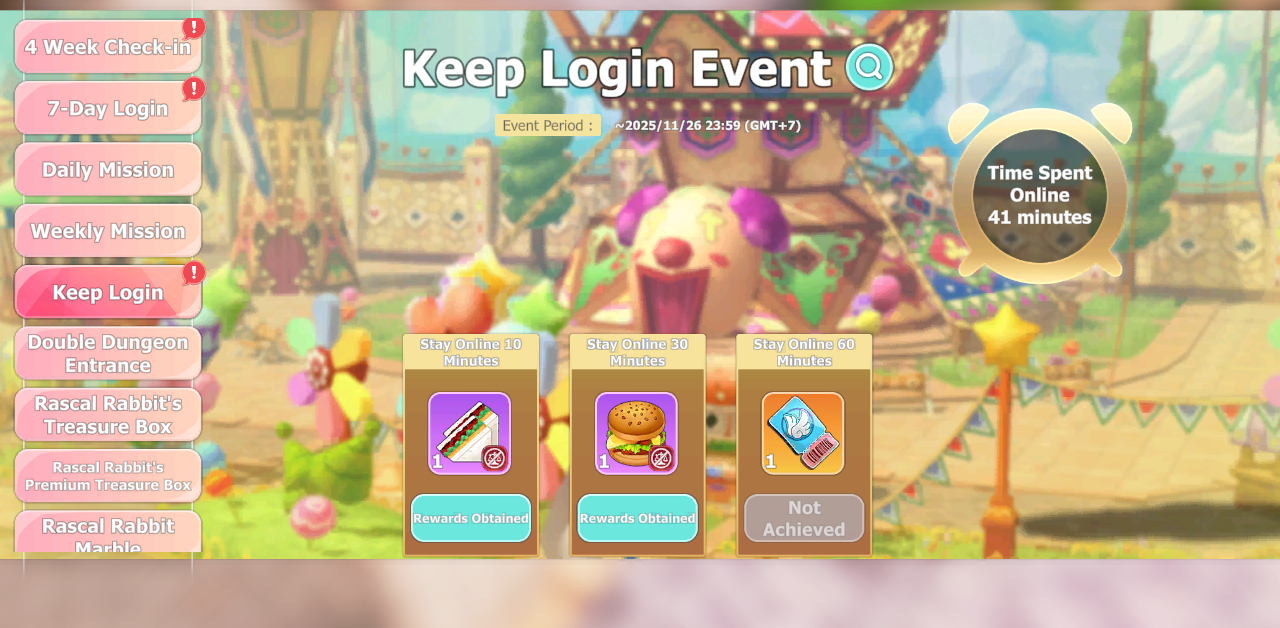Click the Not Achieved button
This screenshot has height=628, width=1280.
tap(804, 518)
